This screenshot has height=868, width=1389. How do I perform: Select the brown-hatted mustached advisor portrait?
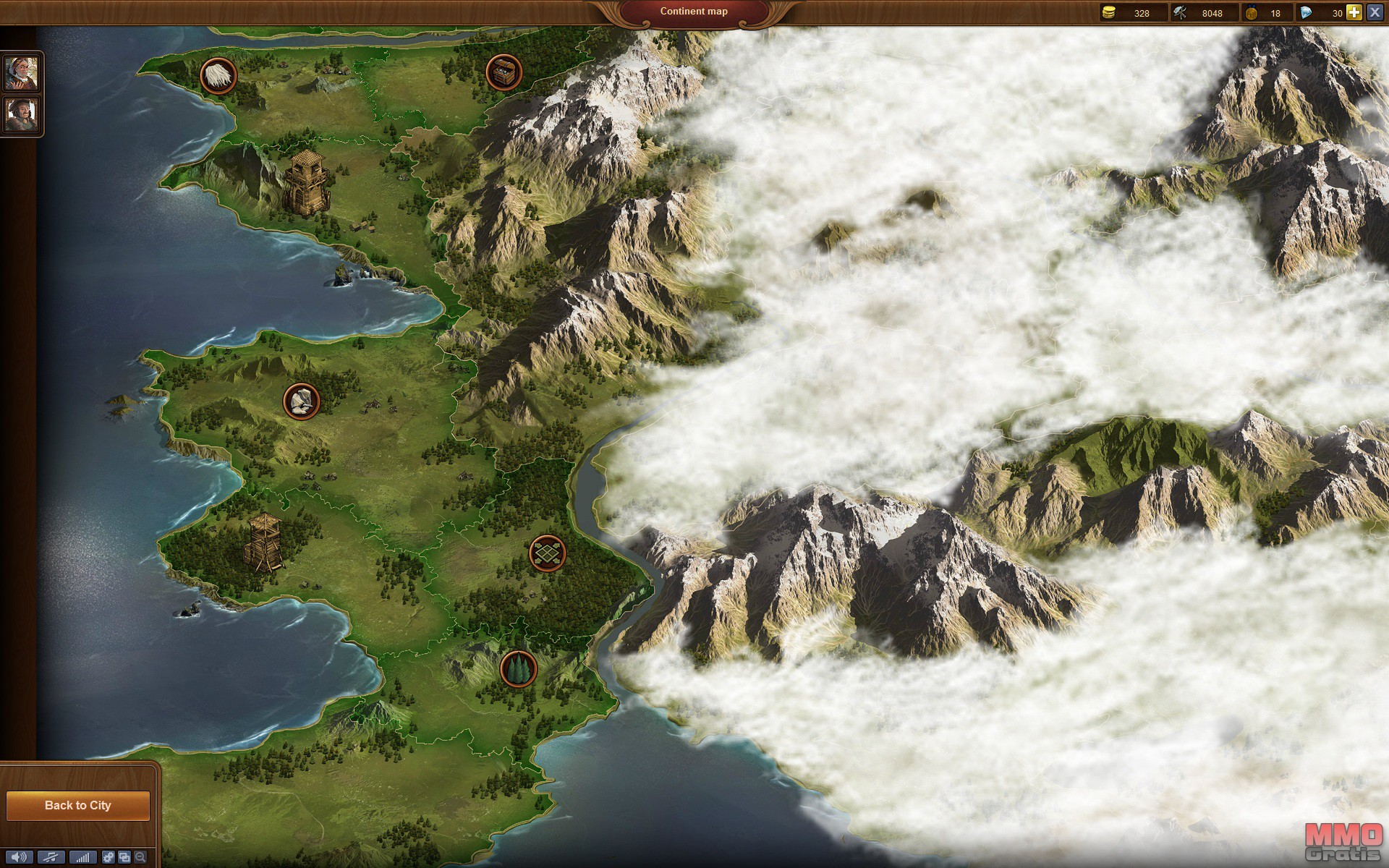click(22, 114)
